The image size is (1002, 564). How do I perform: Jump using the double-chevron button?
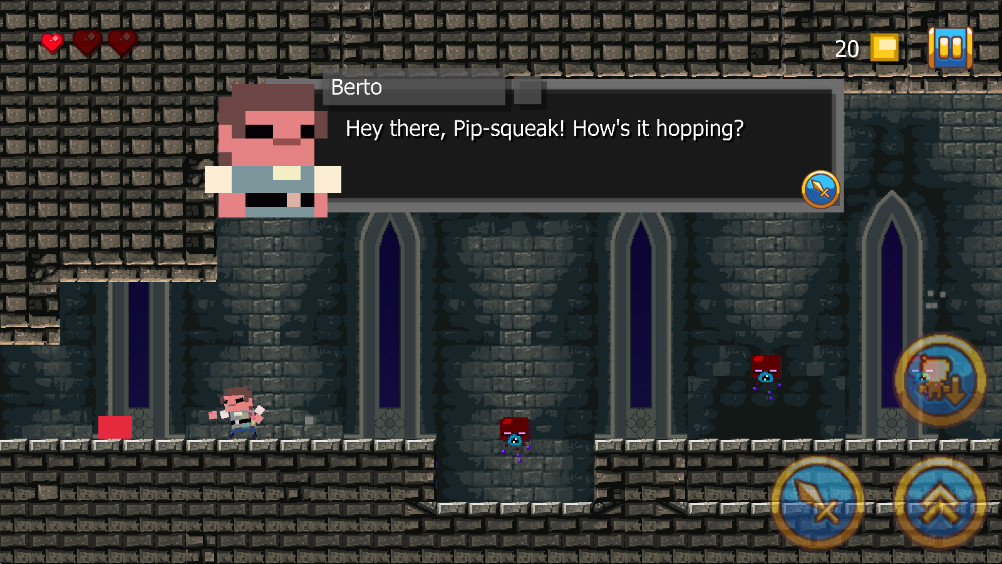point(940,504)
